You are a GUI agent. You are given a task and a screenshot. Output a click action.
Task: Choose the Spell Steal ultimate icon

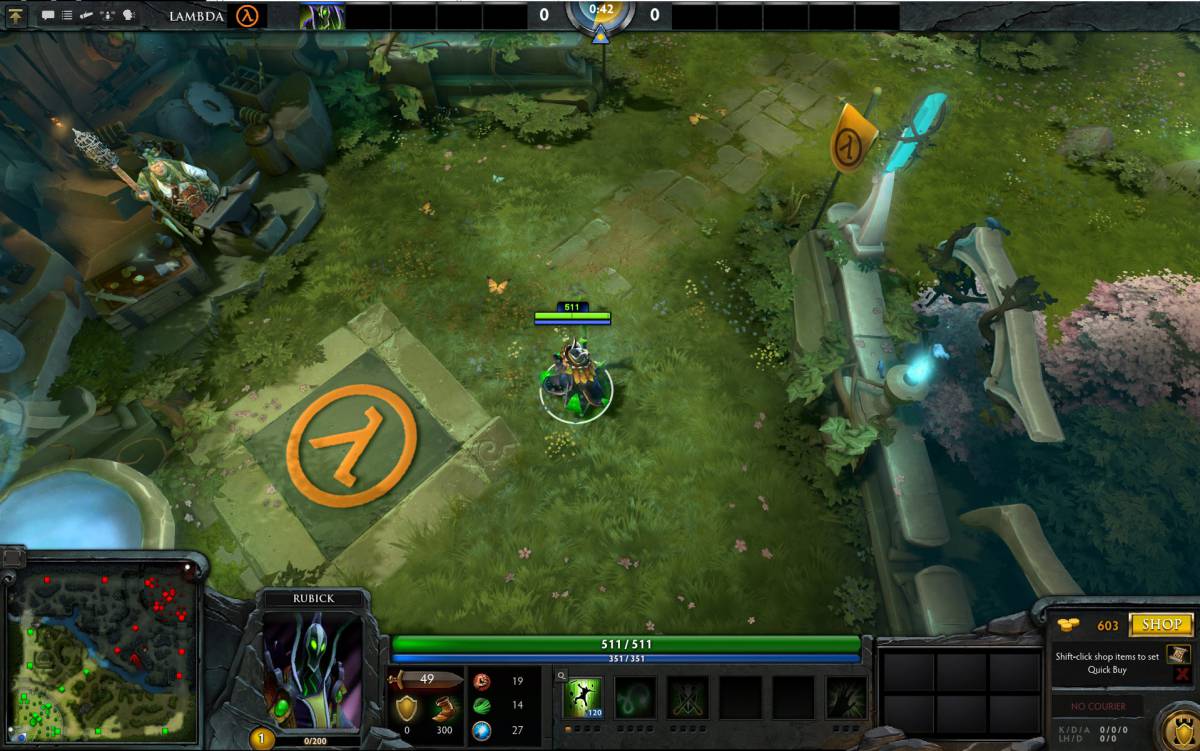tap(847, 697)
